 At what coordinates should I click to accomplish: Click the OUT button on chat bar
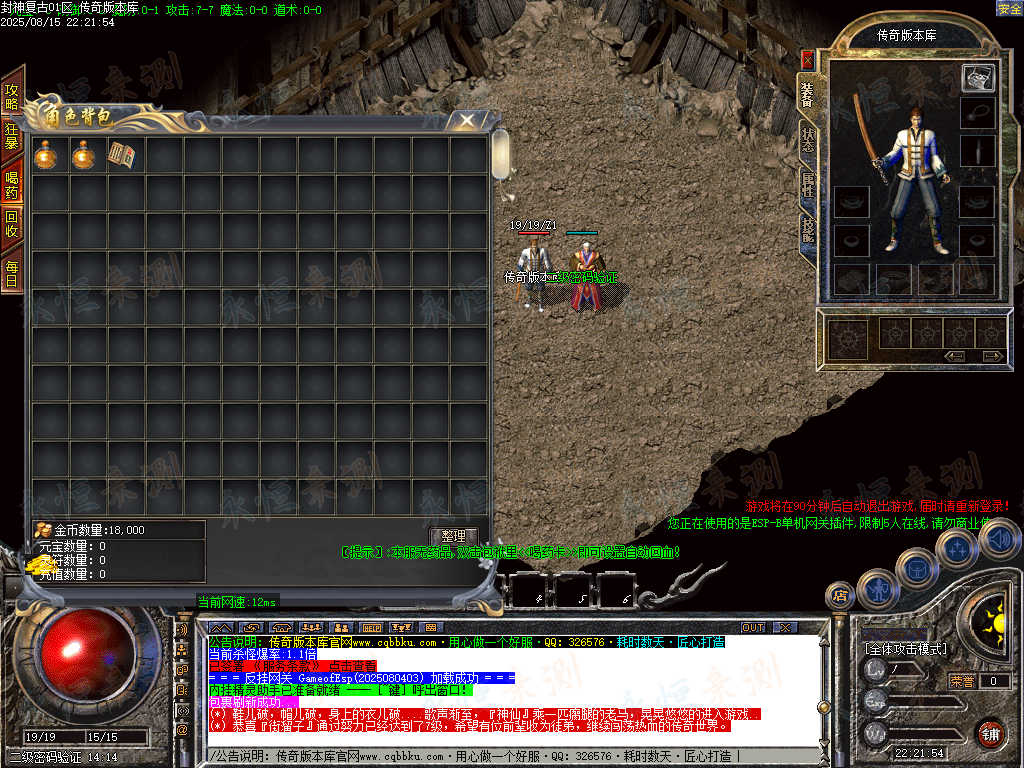click(752, 627)
